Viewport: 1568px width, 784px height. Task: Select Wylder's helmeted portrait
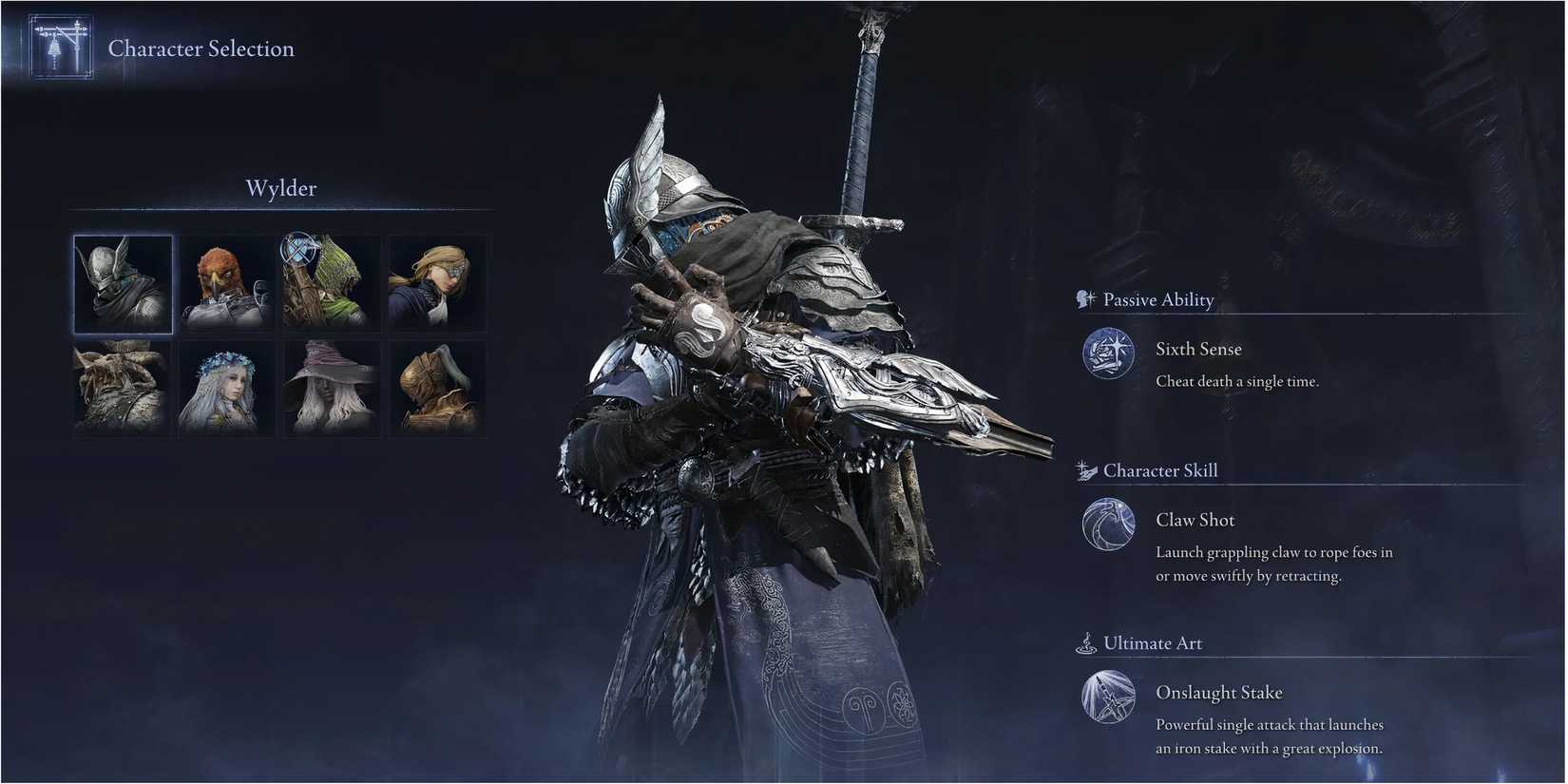tap(122, 282)
